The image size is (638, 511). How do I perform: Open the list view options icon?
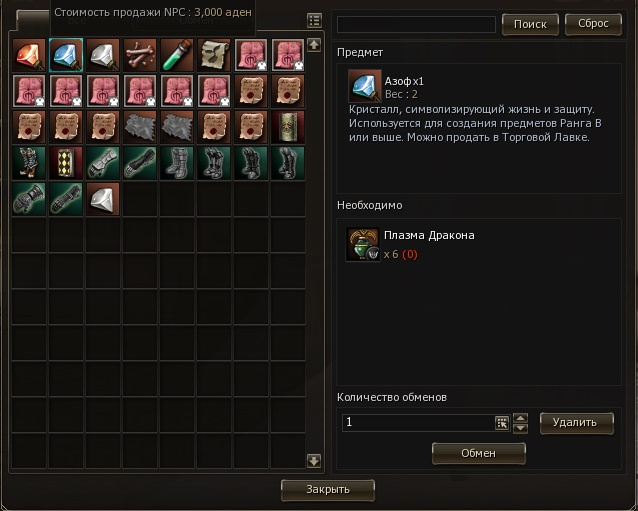[314, 20]
